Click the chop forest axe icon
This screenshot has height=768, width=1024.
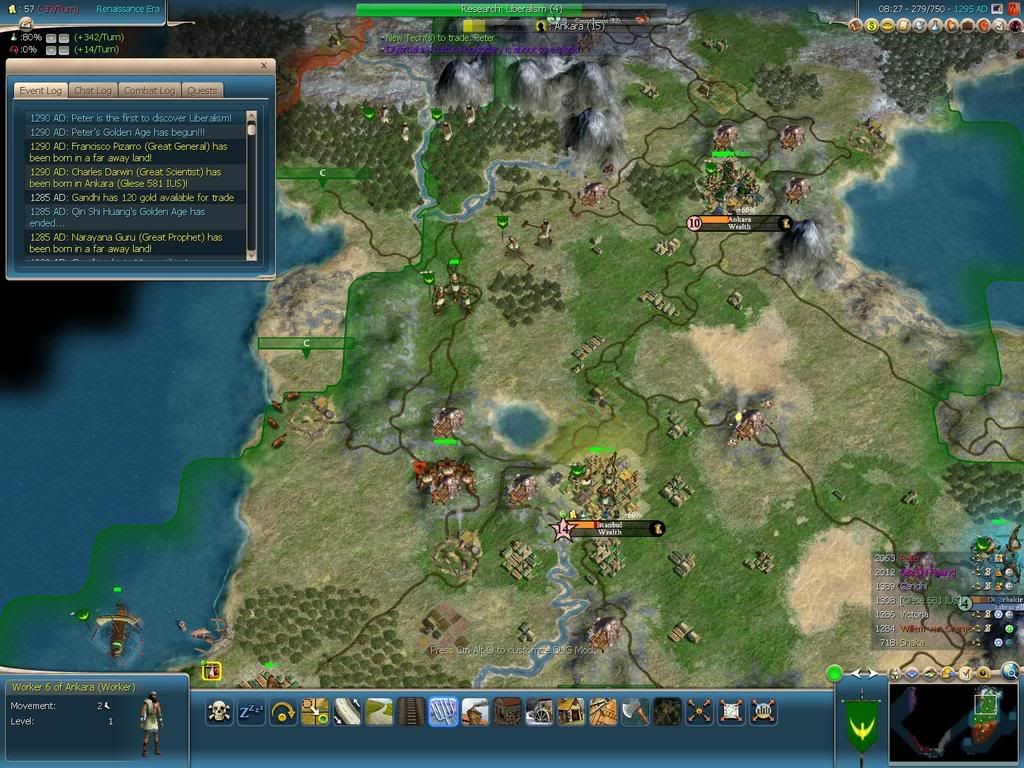tap(635, 711)
